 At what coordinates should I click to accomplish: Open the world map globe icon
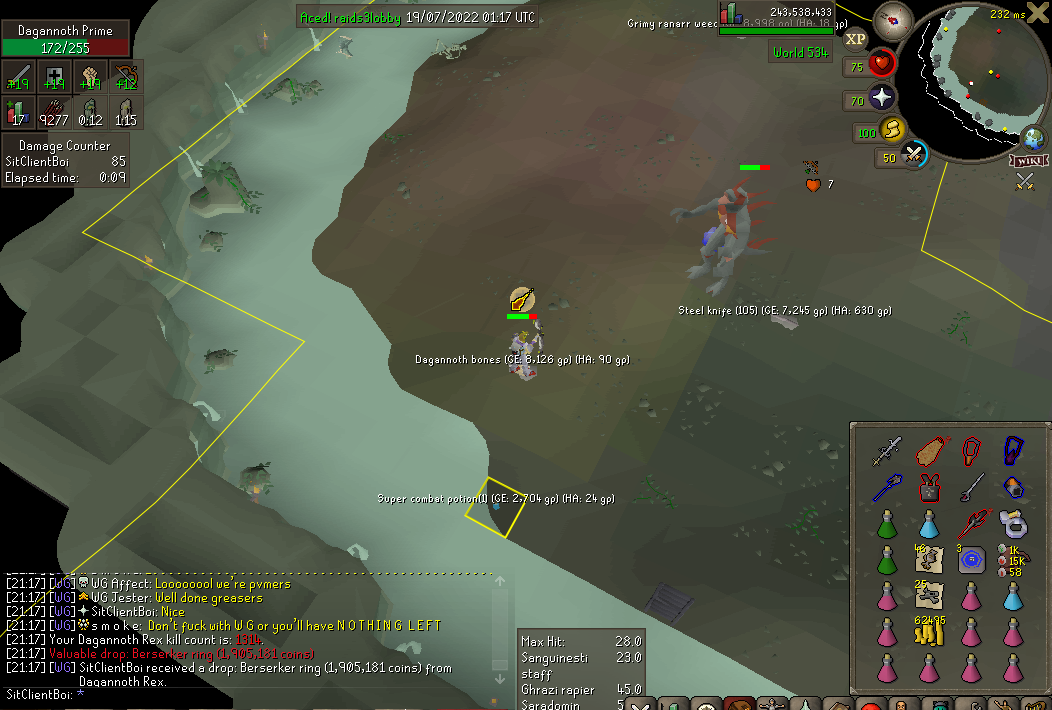(1032, 139)
